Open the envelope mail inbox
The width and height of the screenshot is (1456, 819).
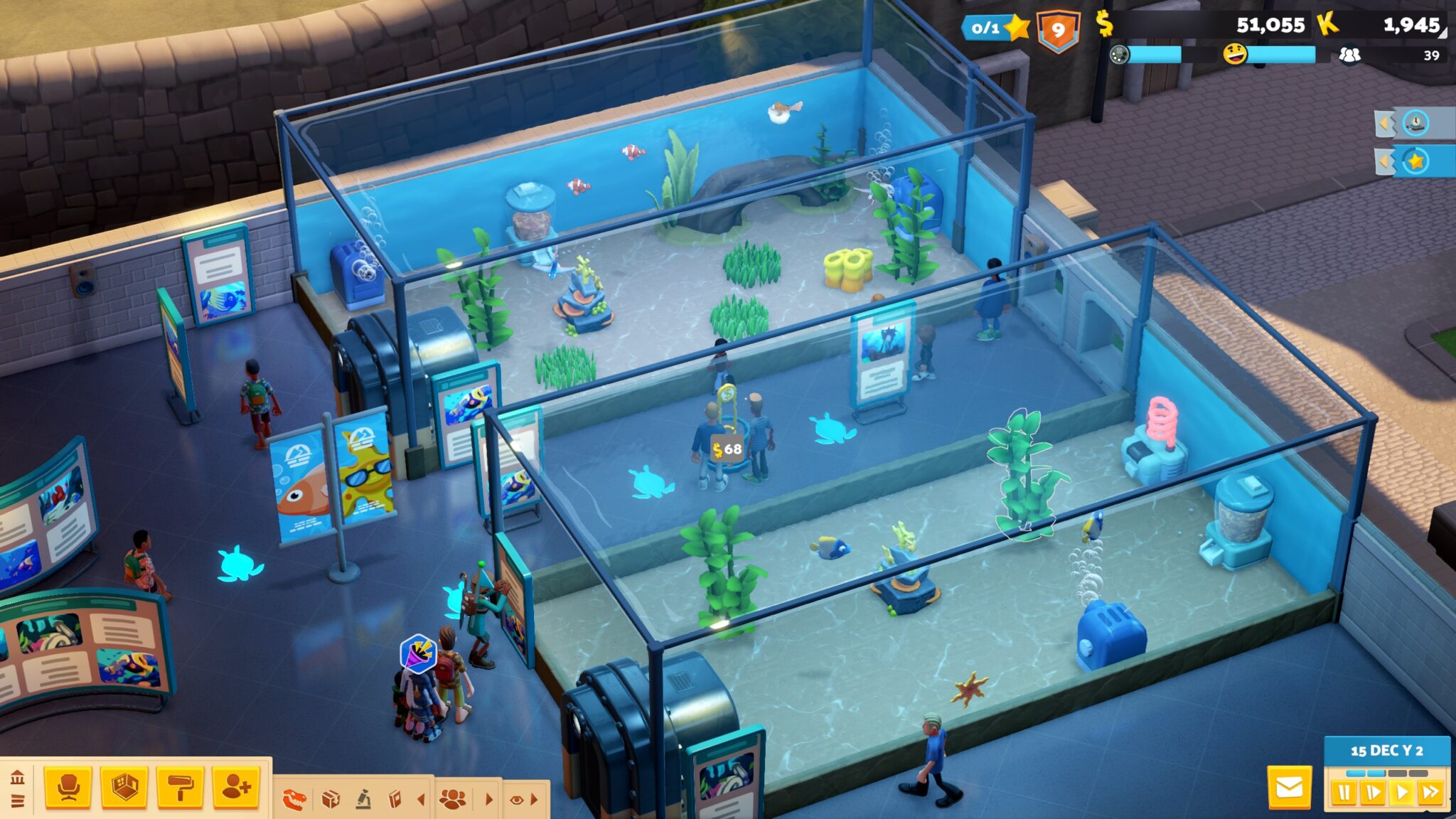pos(1289,788)
